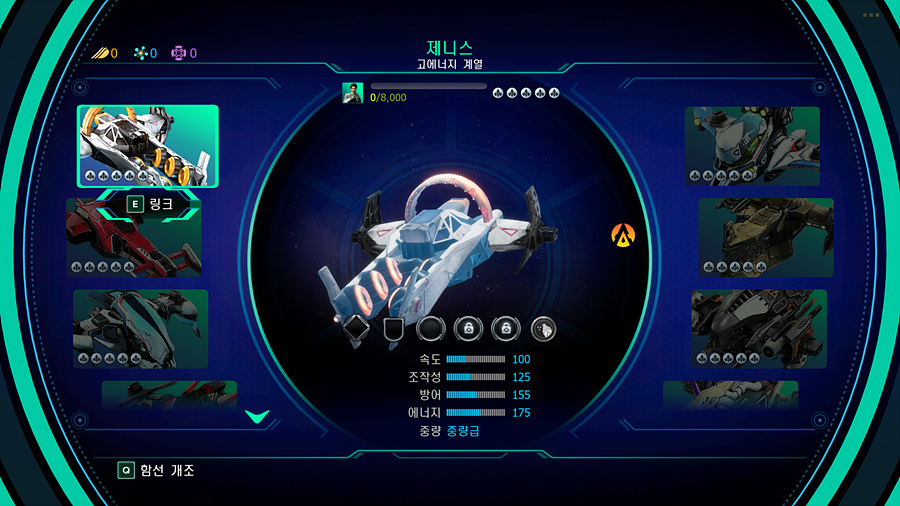
Task: Open the three-dot menu in the corner
Action: (x=870, y=15)
